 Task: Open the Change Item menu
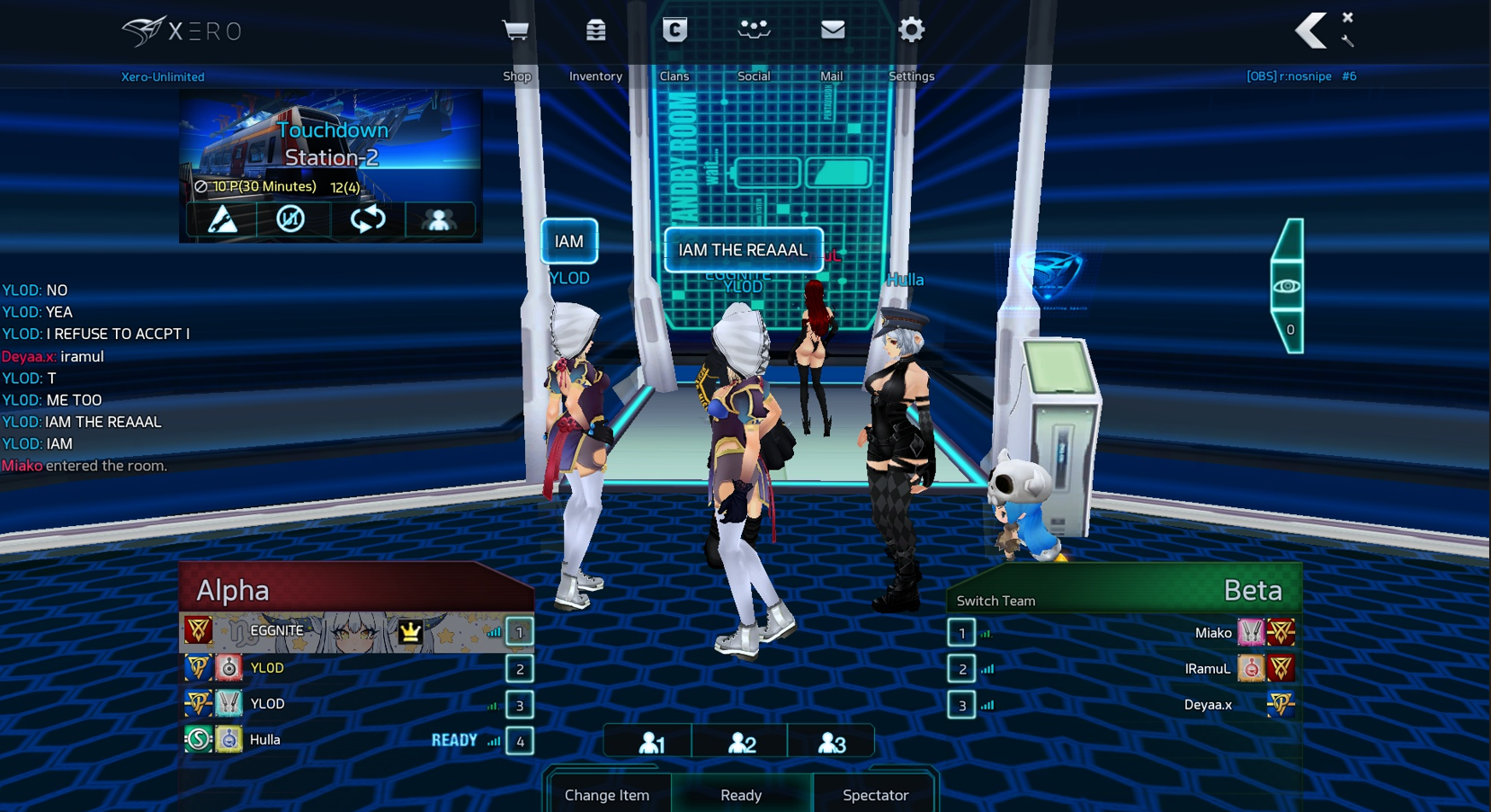tap(607, 795)
